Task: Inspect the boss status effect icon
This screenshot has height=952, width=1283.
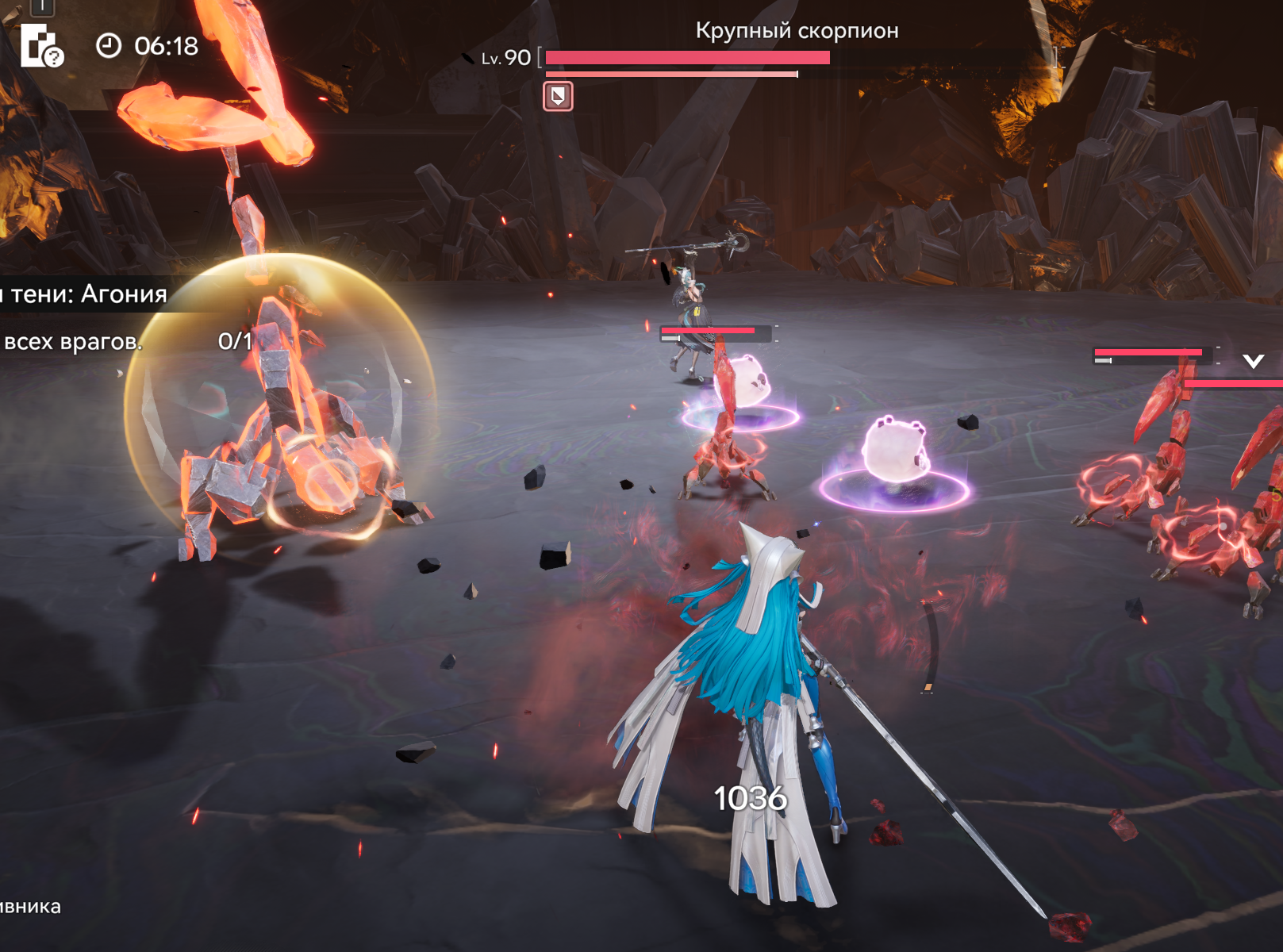Action: click(x=558, y=97)
